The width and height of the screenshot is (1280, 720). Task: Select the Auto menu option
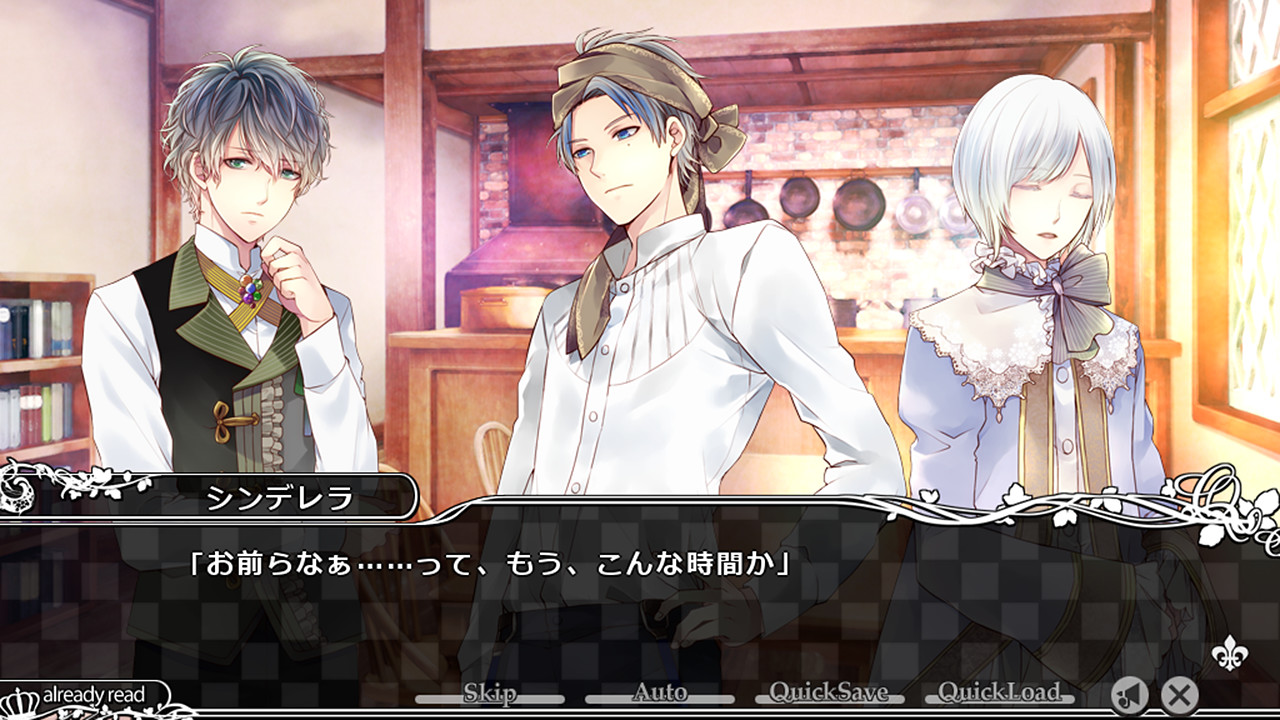point(658,691)
